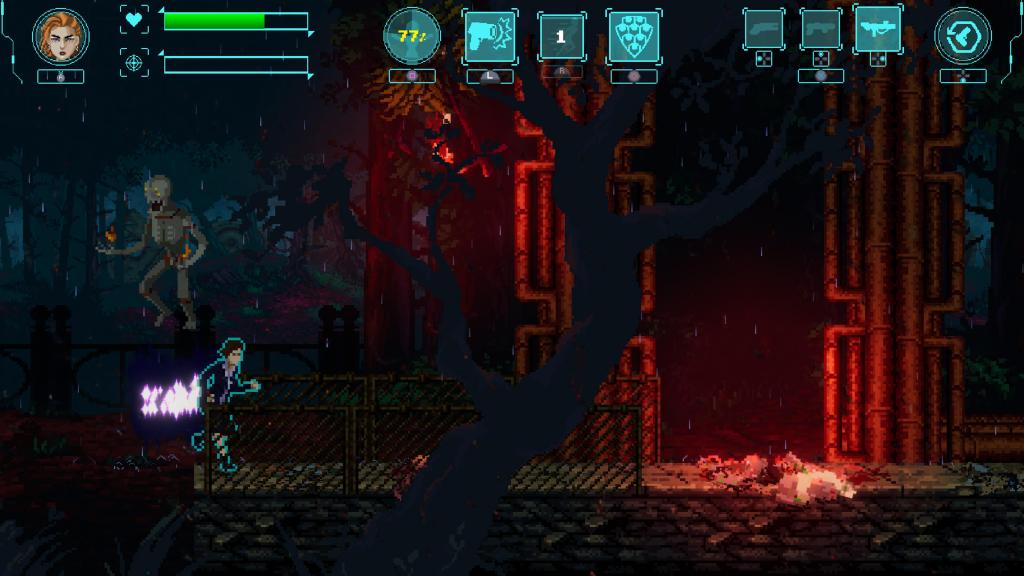Click the circular radar gauge showing 77
The width and height of the screenshot is (1024, 576).
411,37
